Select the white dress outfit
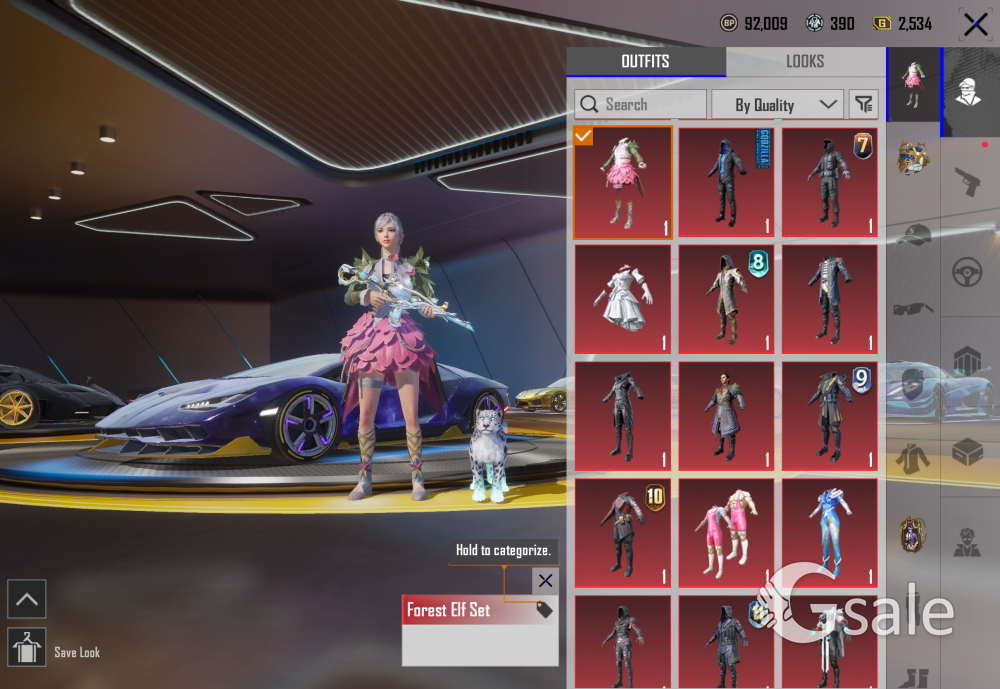 coord(623,299)
